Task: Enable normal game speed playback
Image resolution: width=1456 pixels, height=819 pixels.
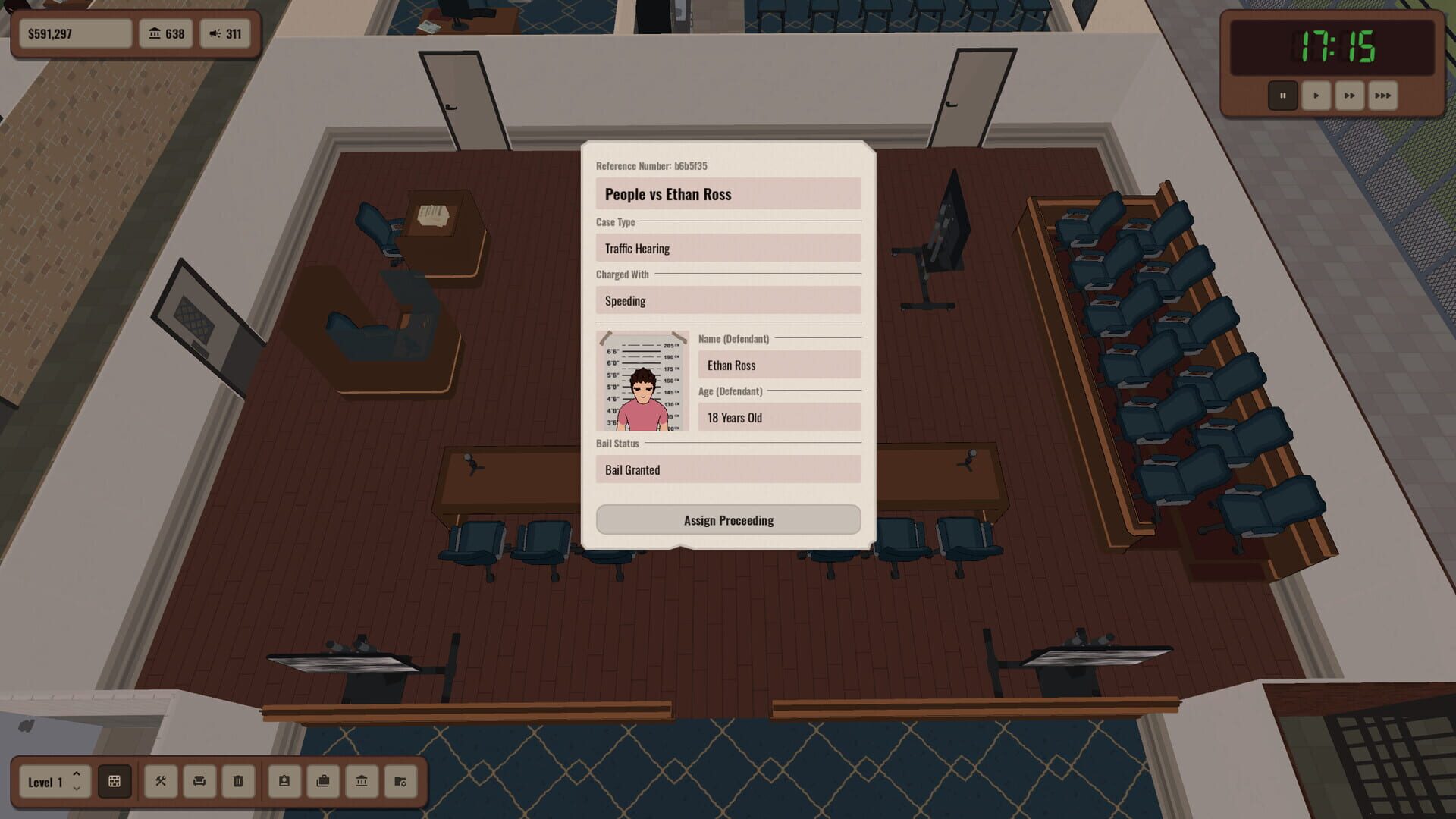Action: 1316,96
